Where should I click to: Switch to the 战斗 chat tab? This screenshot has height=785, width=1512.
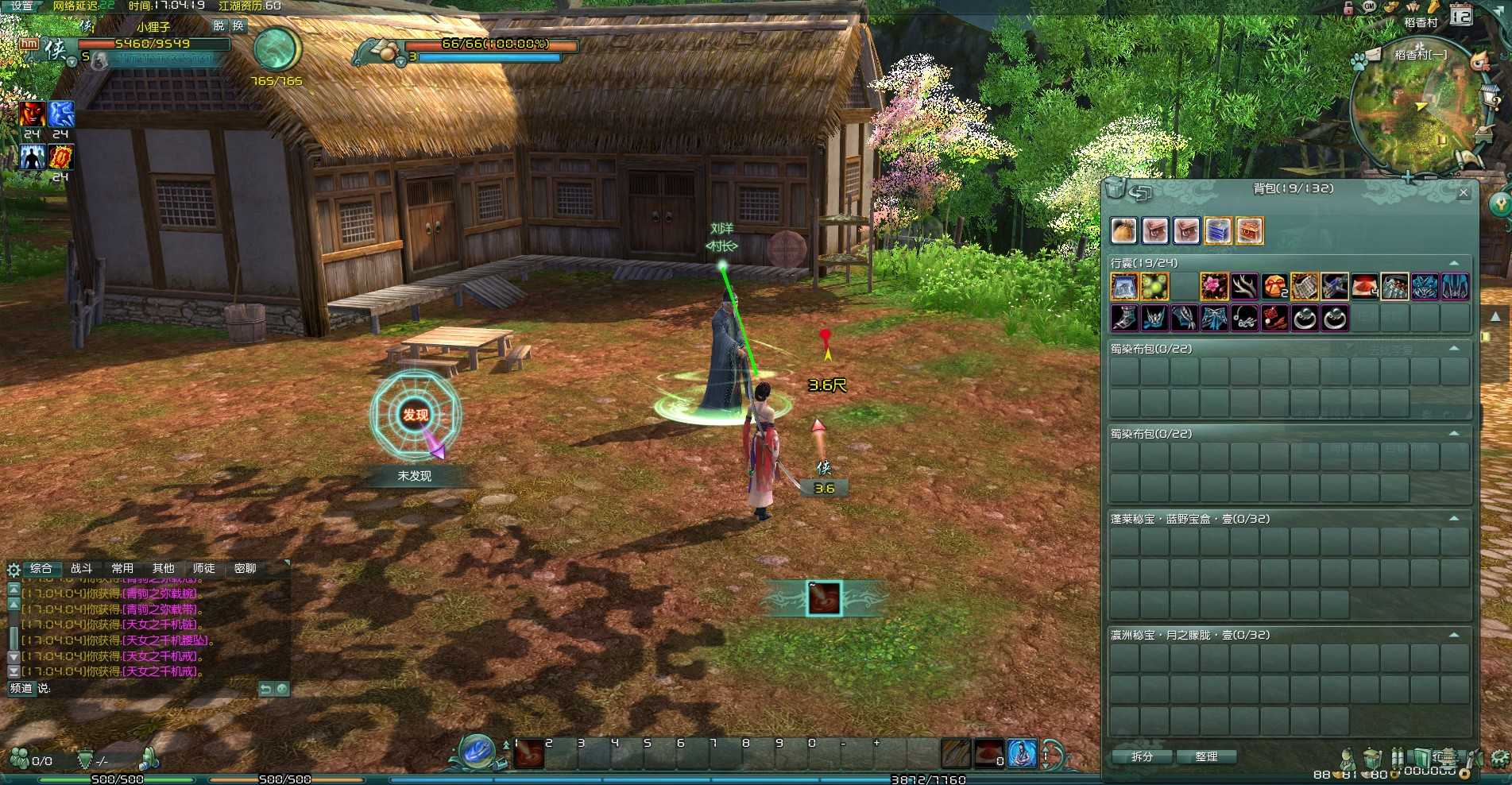[81, 568]
